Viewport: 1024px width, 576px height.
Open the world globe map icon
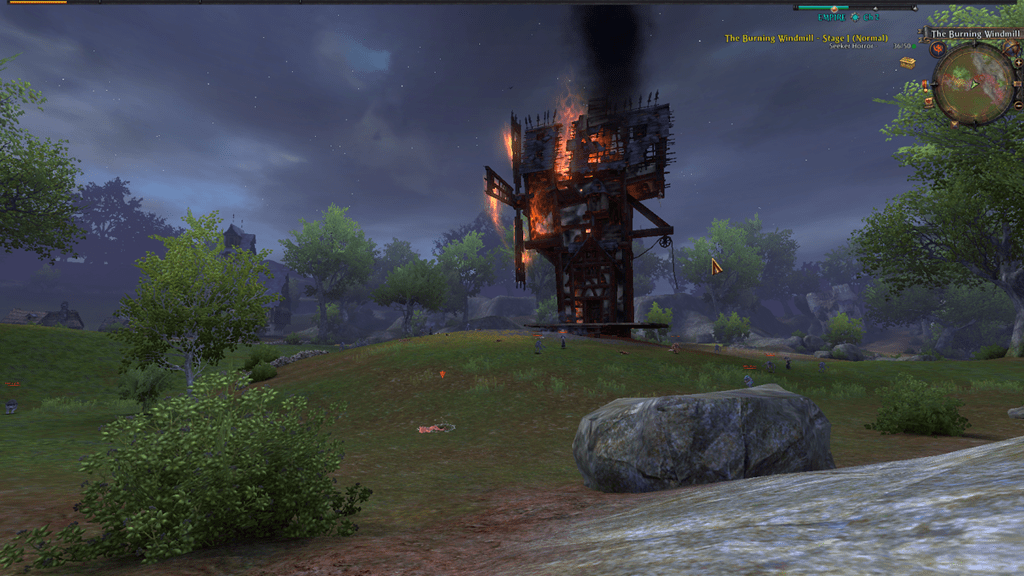click(x=1010, y=48)
